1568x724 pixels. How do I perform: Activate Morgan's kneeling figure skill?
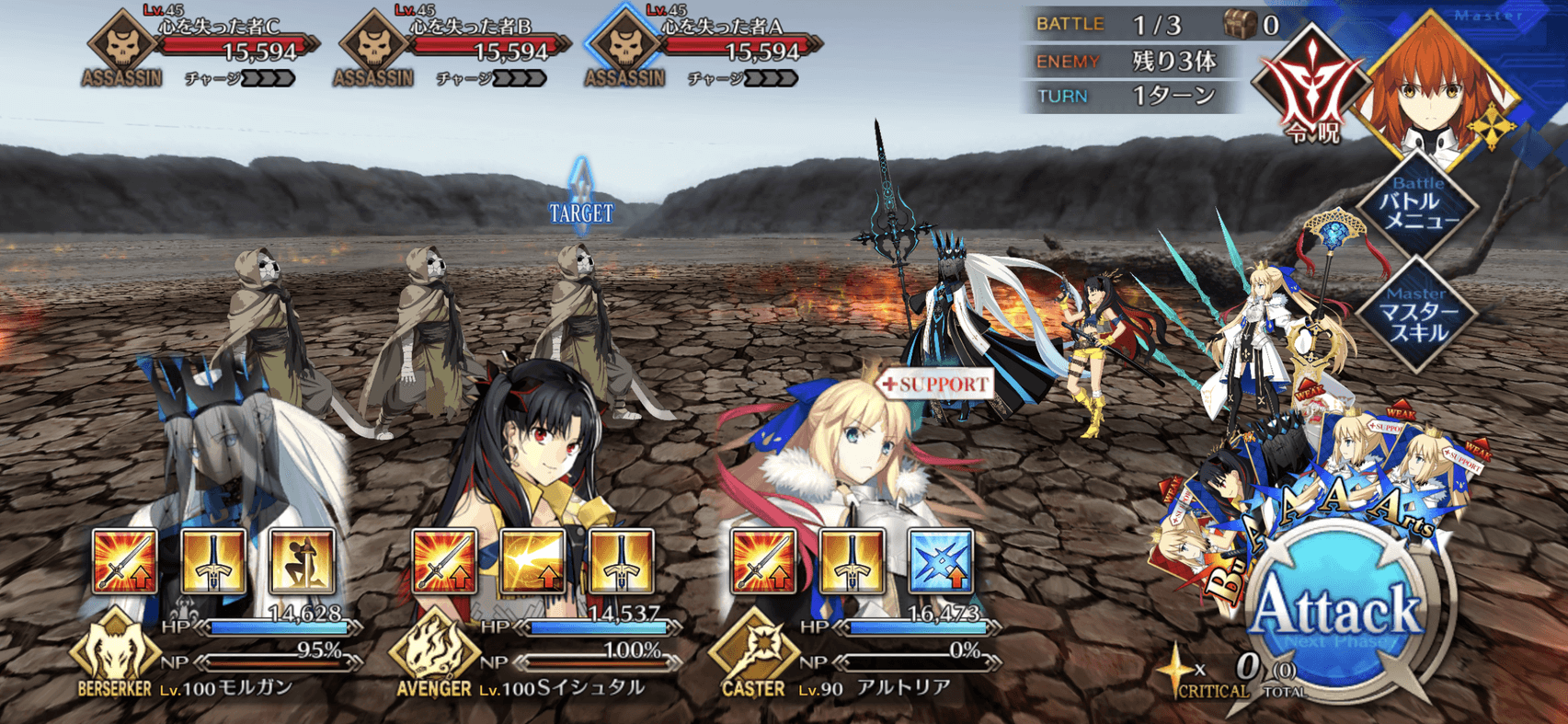302,560
